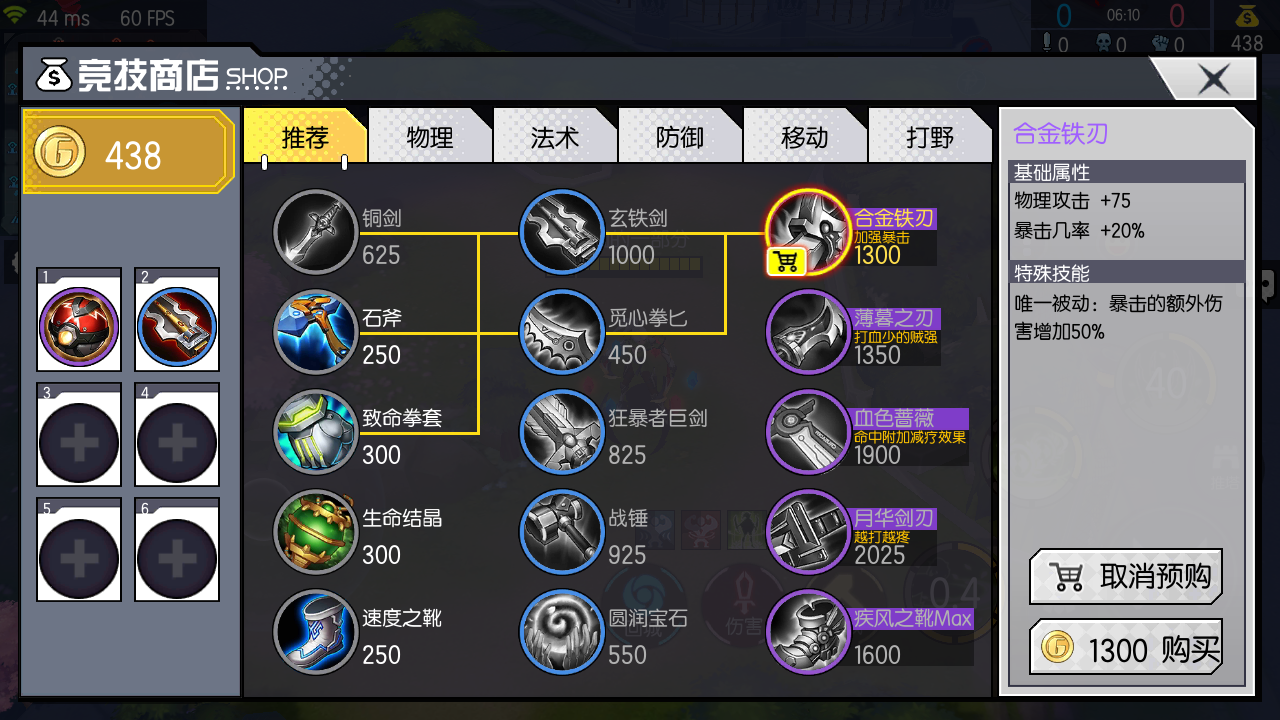This screenshot has height=720, width=1280.
Task: Click the empty equipment slot 3
Action: pos(79,435)
